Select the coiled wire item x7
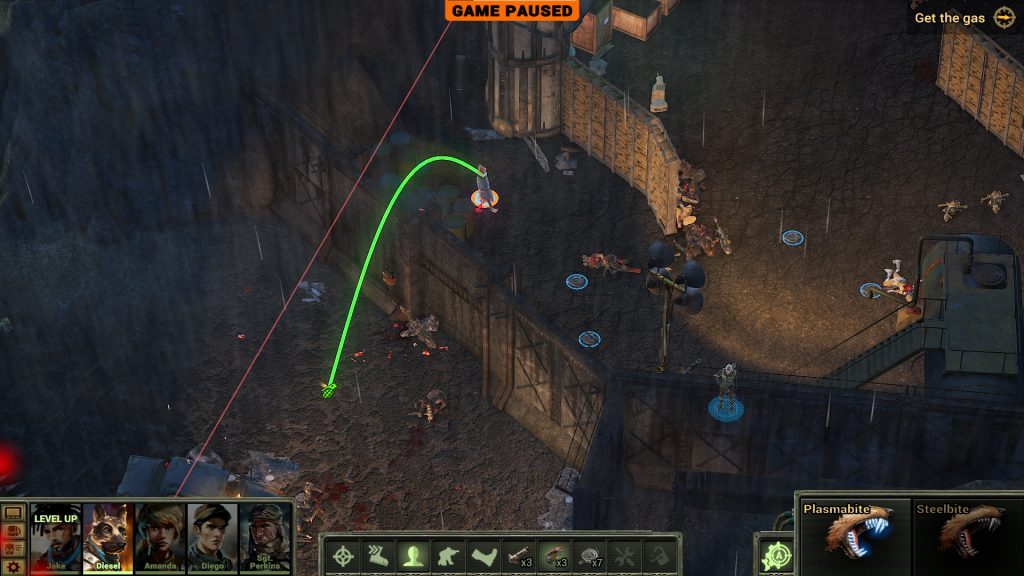Screen dimensions: 1024x576 tap(589, 555)
